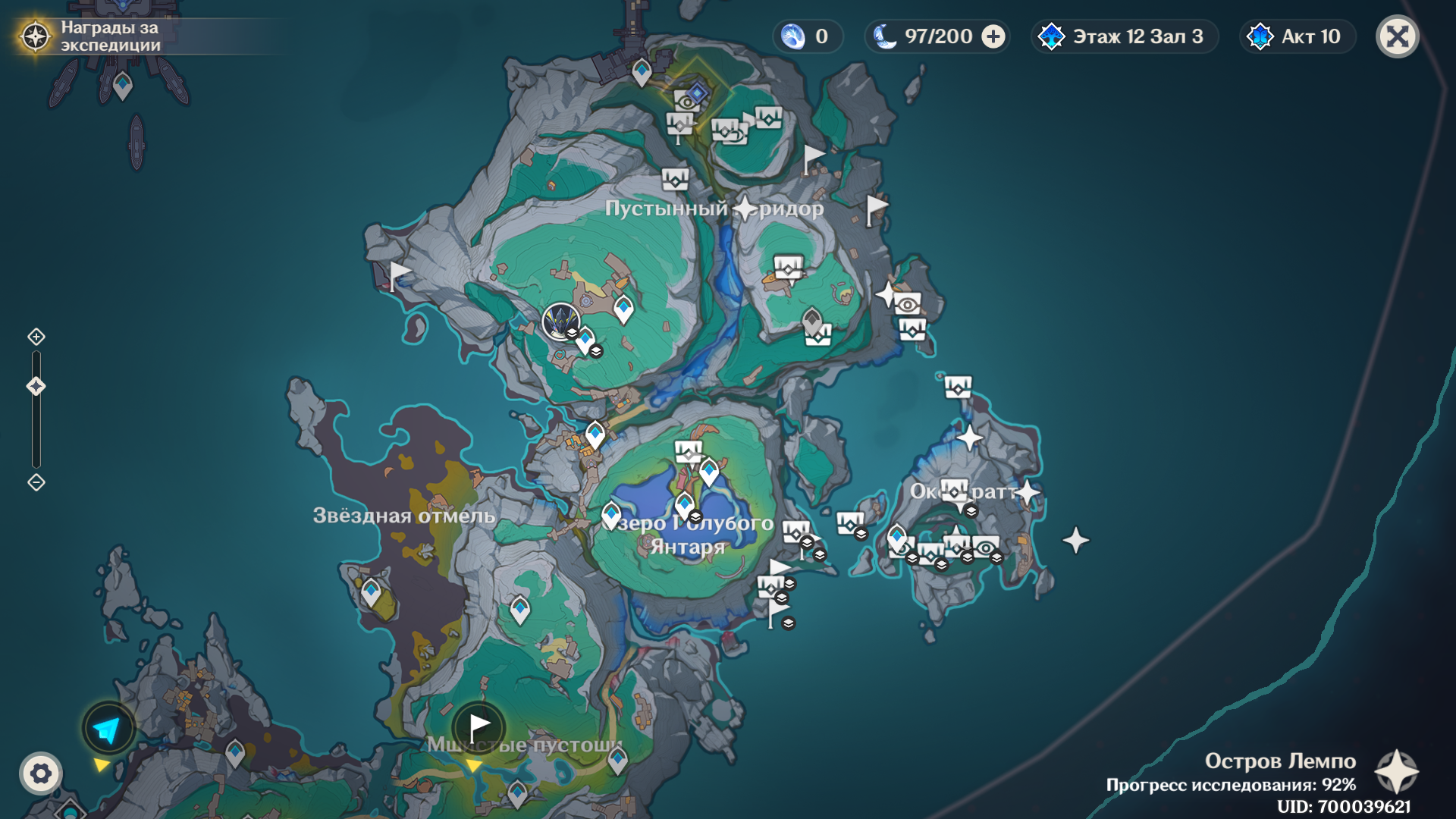This screenshot has height=819, width=1456.
Task: Click the map zoom slider handle
Action: pyautogui.click(x=36, y=387)
